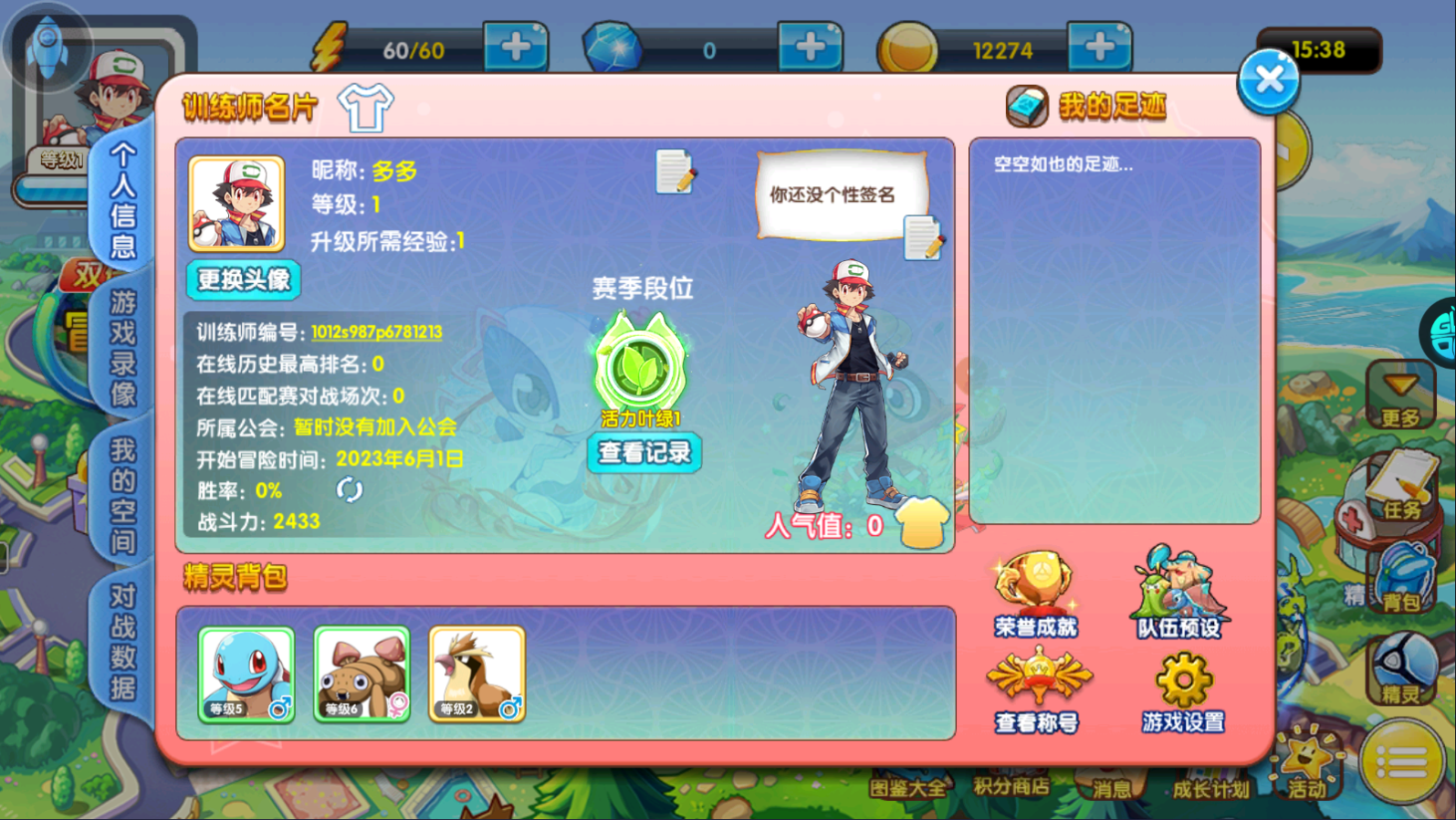
Task: Click the shirt icon below the trainer character
Action: point(922,520)
